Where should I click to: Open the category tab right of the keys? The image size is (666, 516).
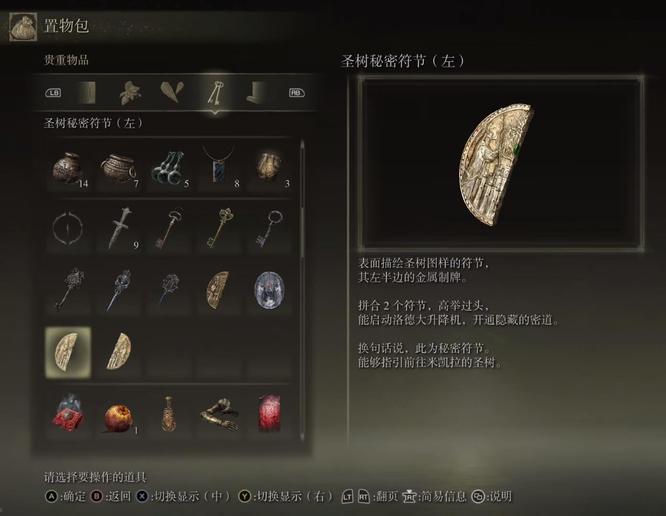pyautogui.click(x=256, y=93)
